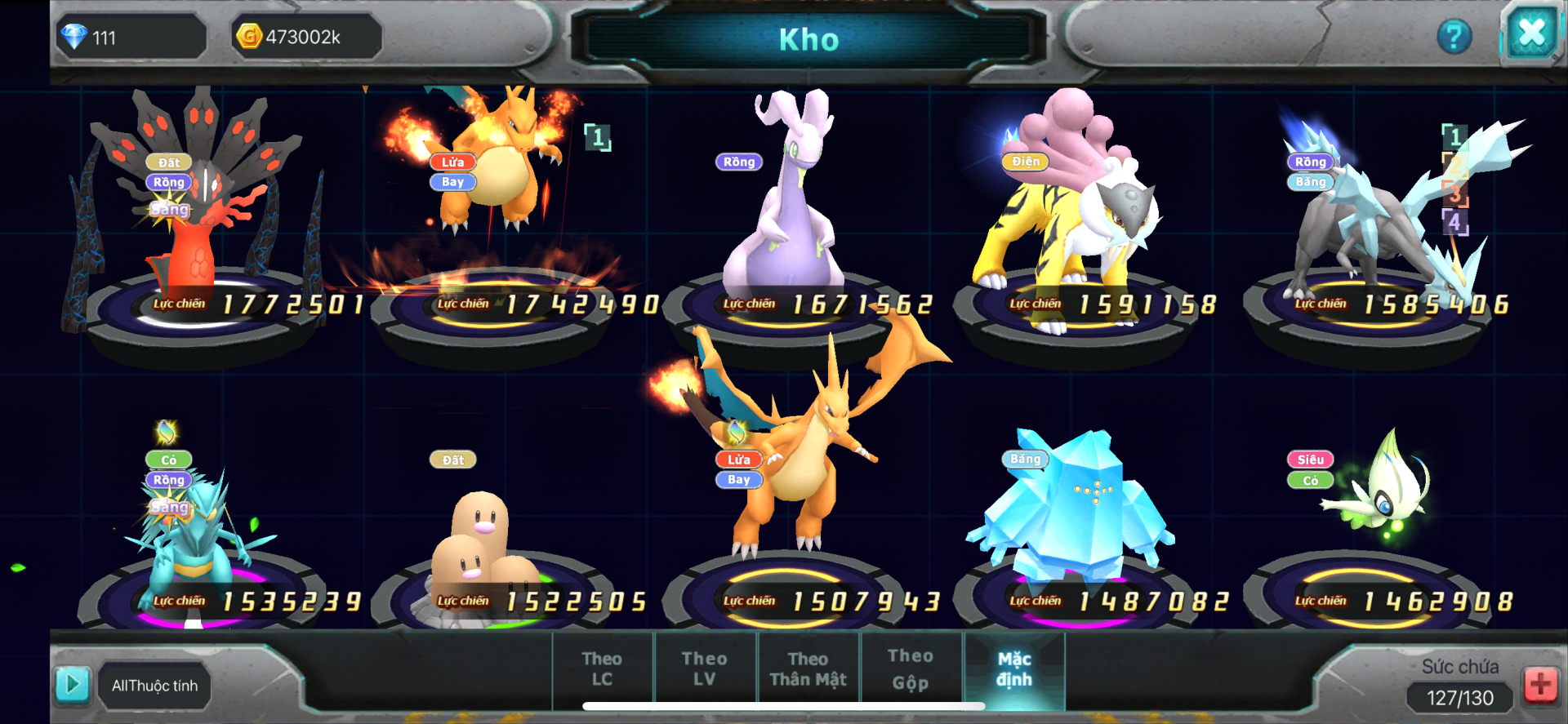Close the Kho storage screen

click(1530, 34)
